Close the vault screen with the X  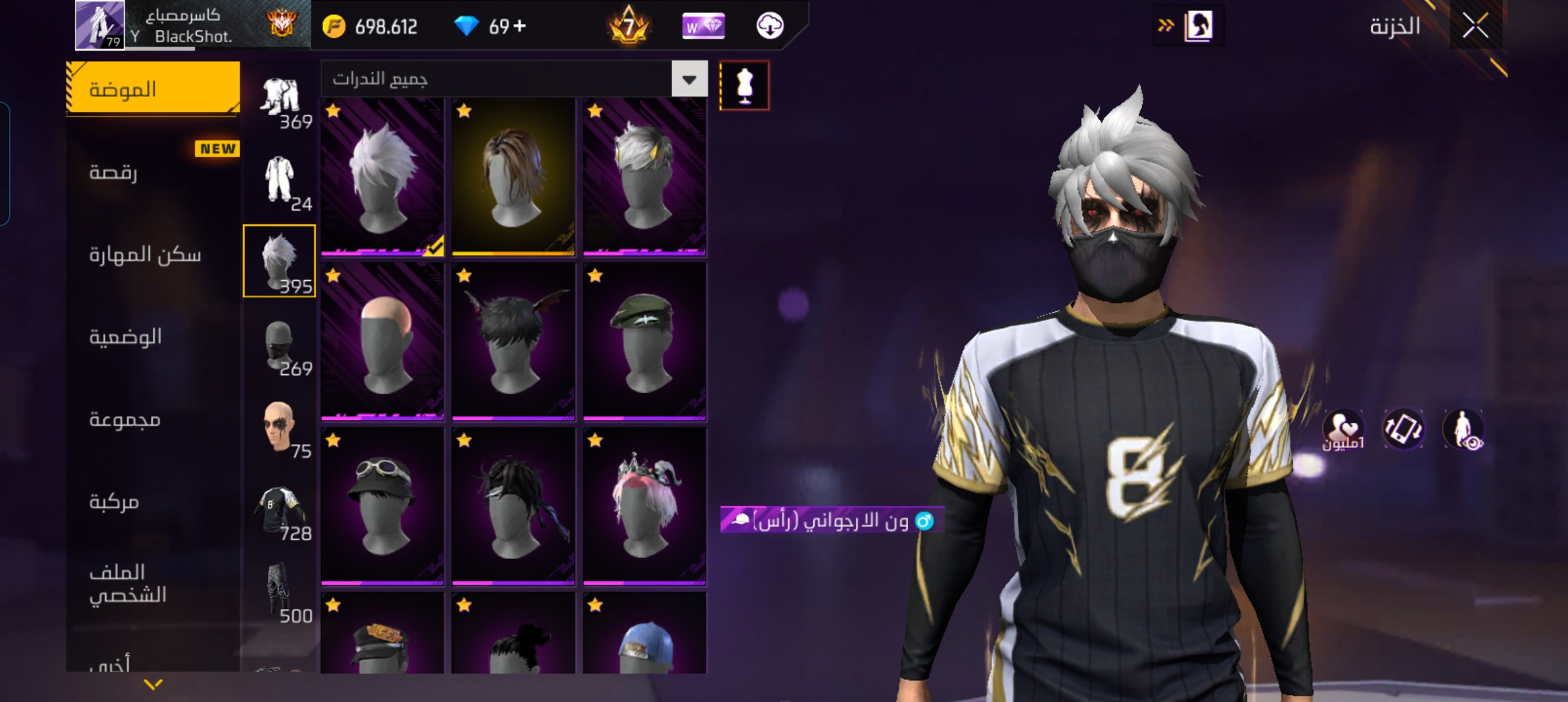1475,27
